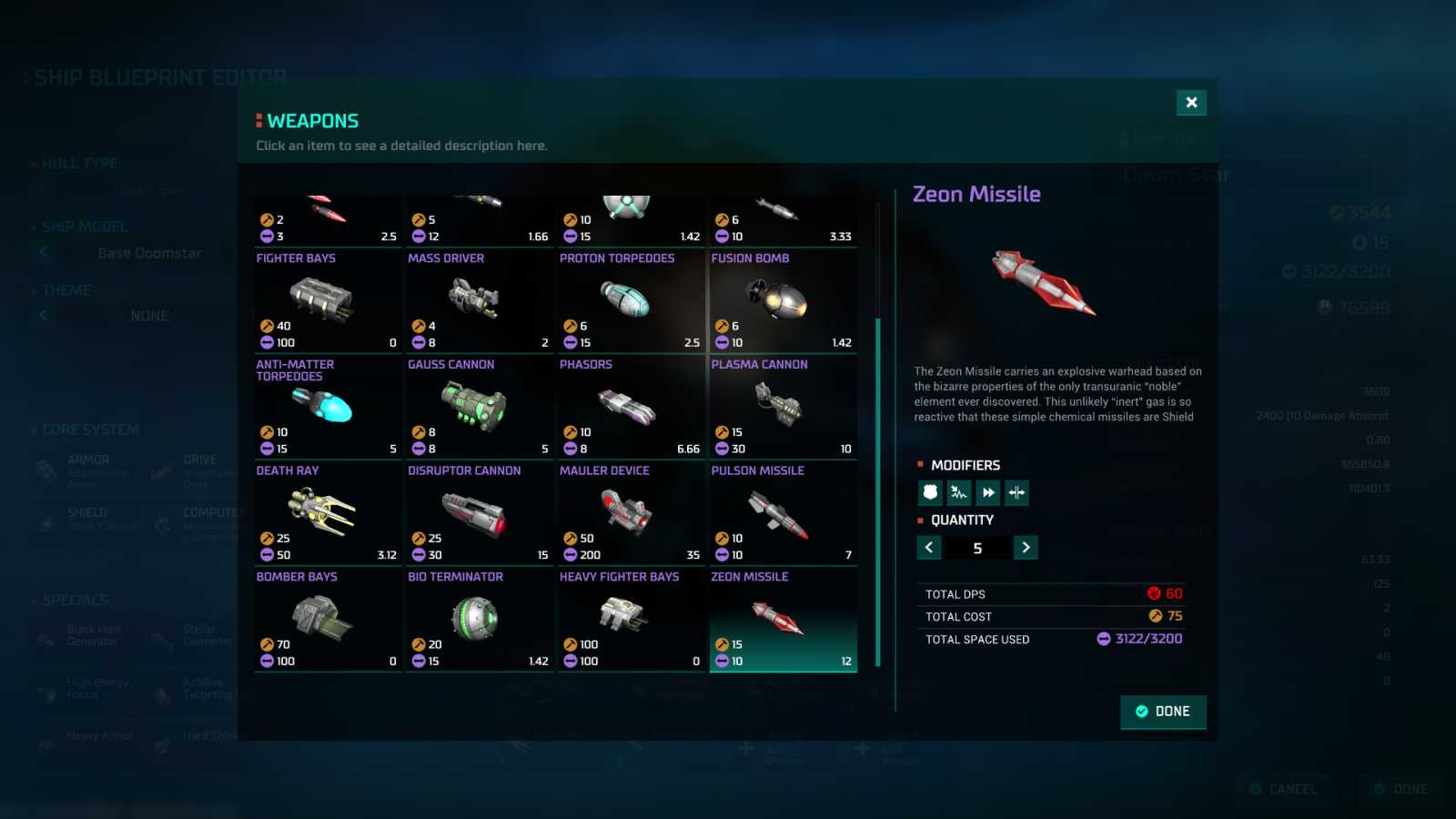Decrease the weapon quantity
Viewport: 1456px width, 819px height.
point(929,548)
